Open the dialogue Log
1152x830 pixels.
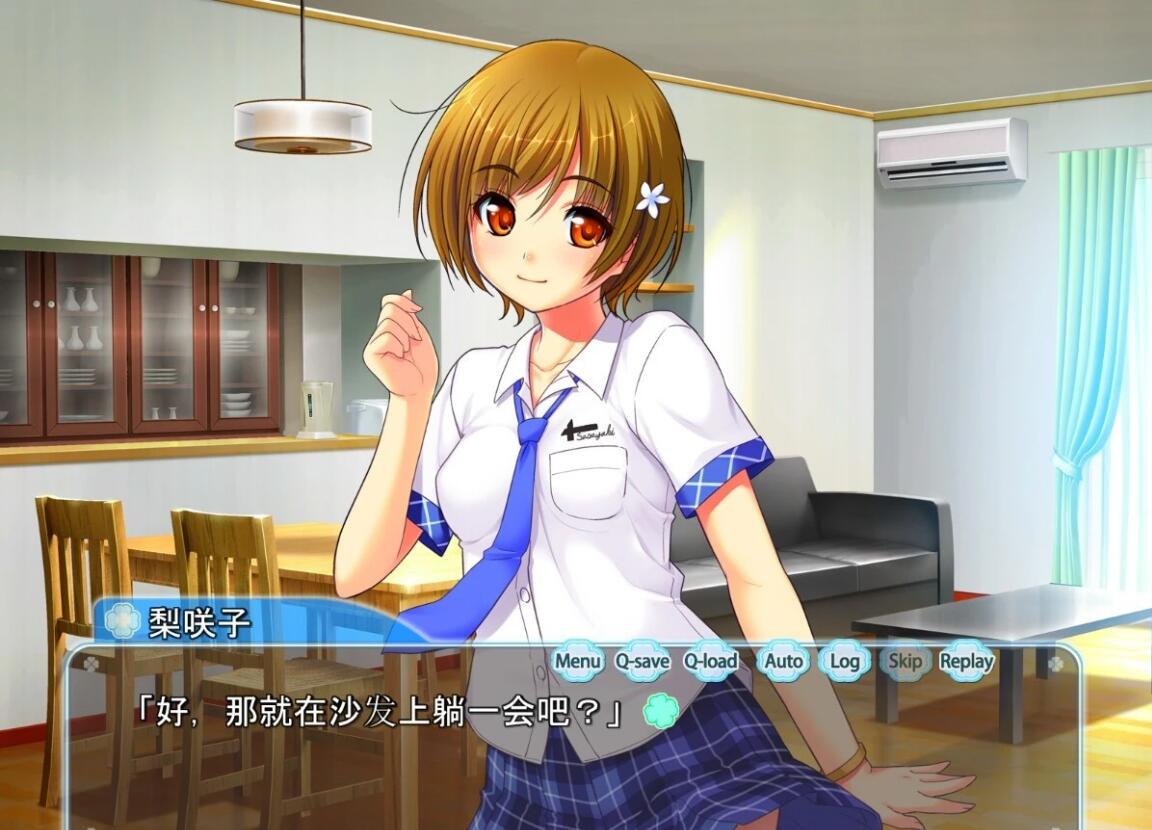click(x=845, y=661)
